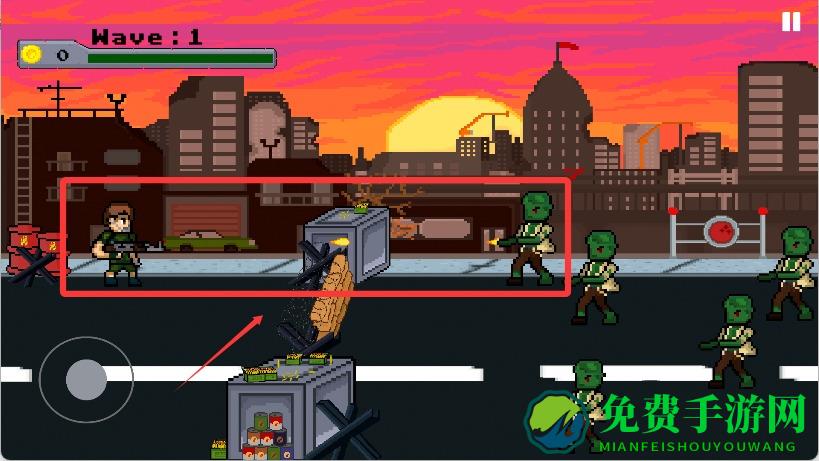Viewport: 819px width, 461px height.
Task: Tap the virtual joystick knob
Action: [x=86, y=379]
